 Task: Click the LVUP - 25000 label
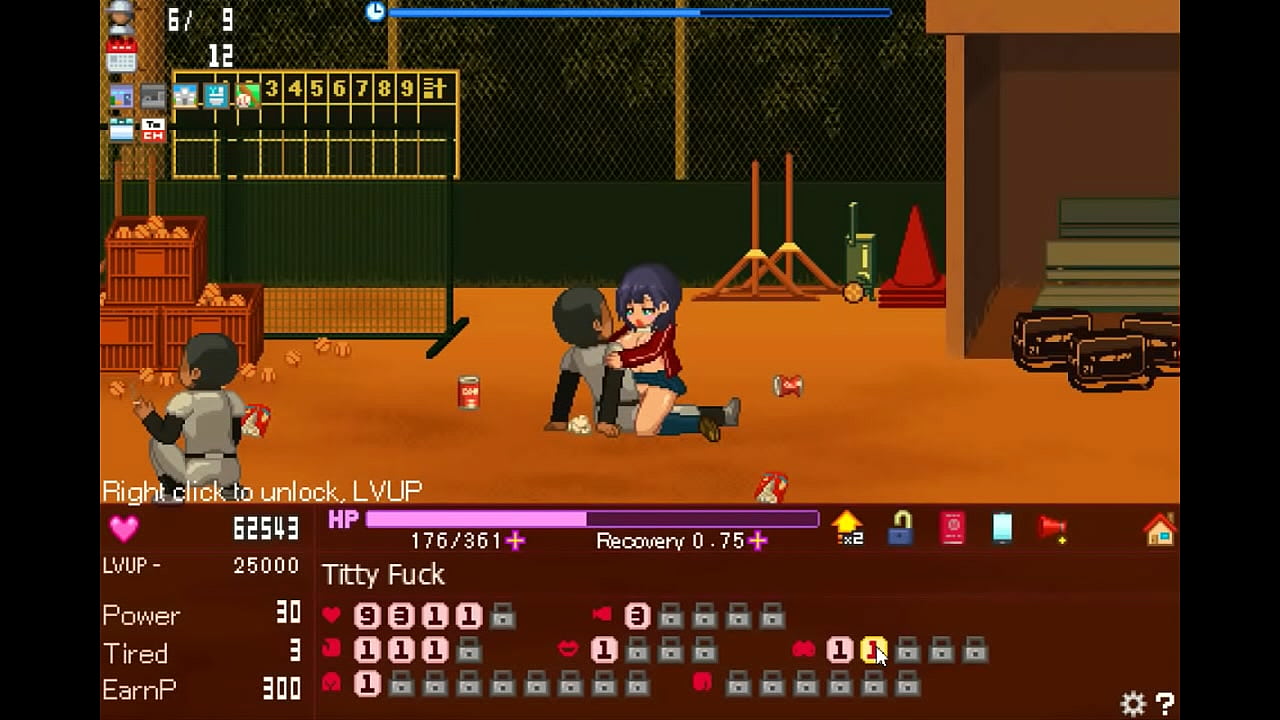[200, 565]
